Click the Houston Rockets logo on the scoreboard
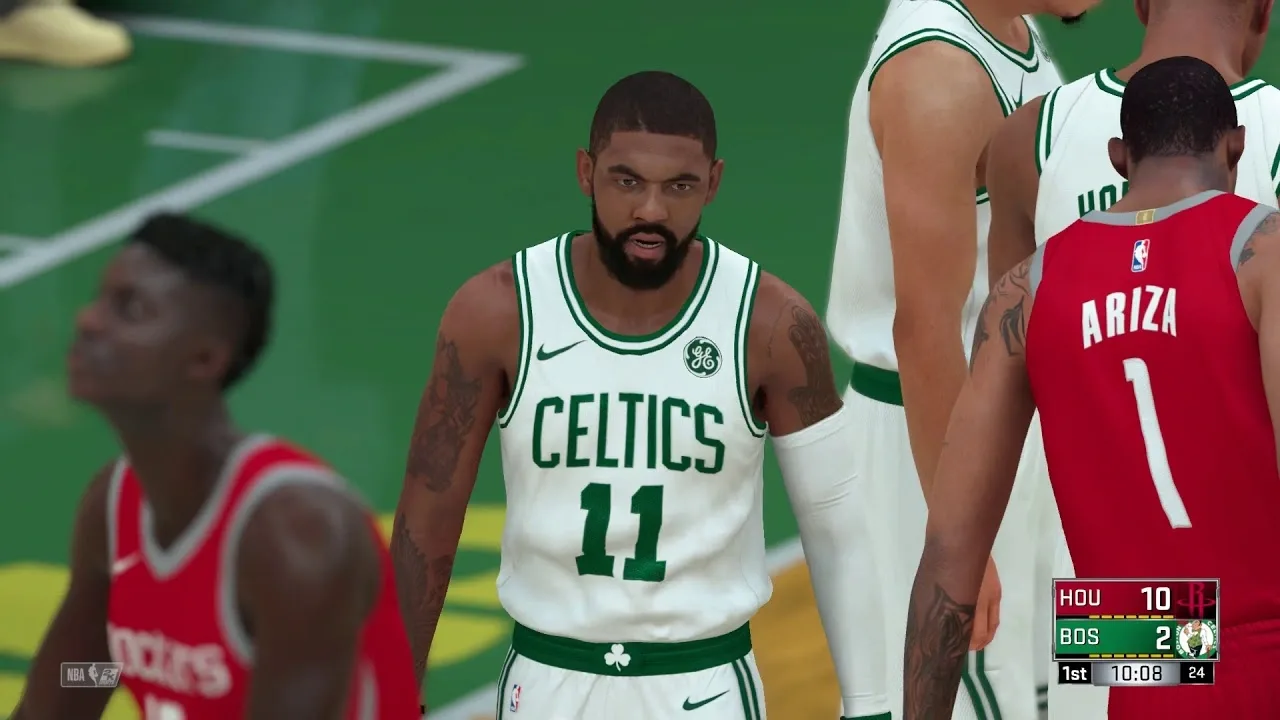 click(x=1197, y=600)
